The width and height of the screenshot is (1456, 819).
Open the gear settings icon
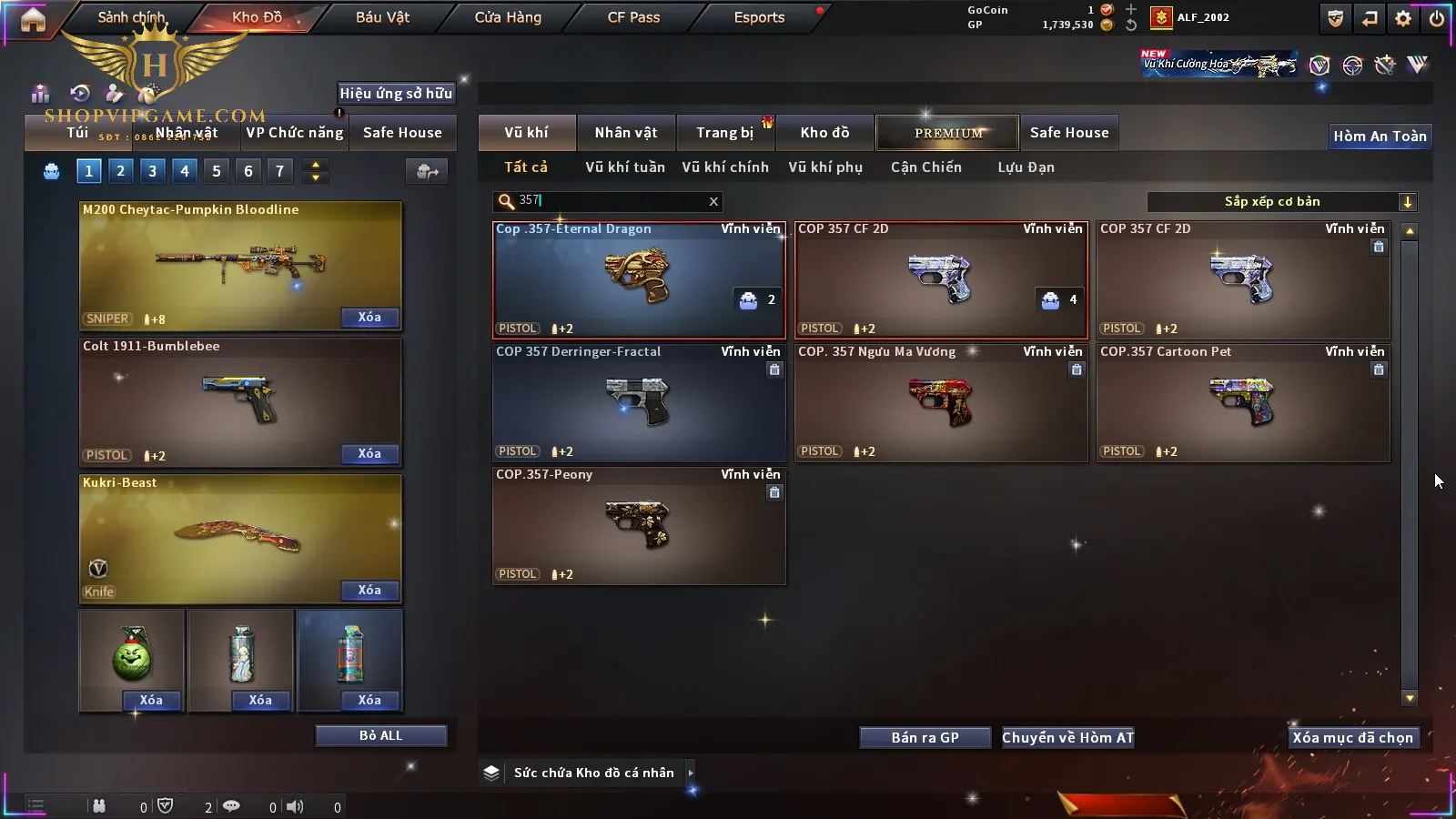click(1403, 18)
